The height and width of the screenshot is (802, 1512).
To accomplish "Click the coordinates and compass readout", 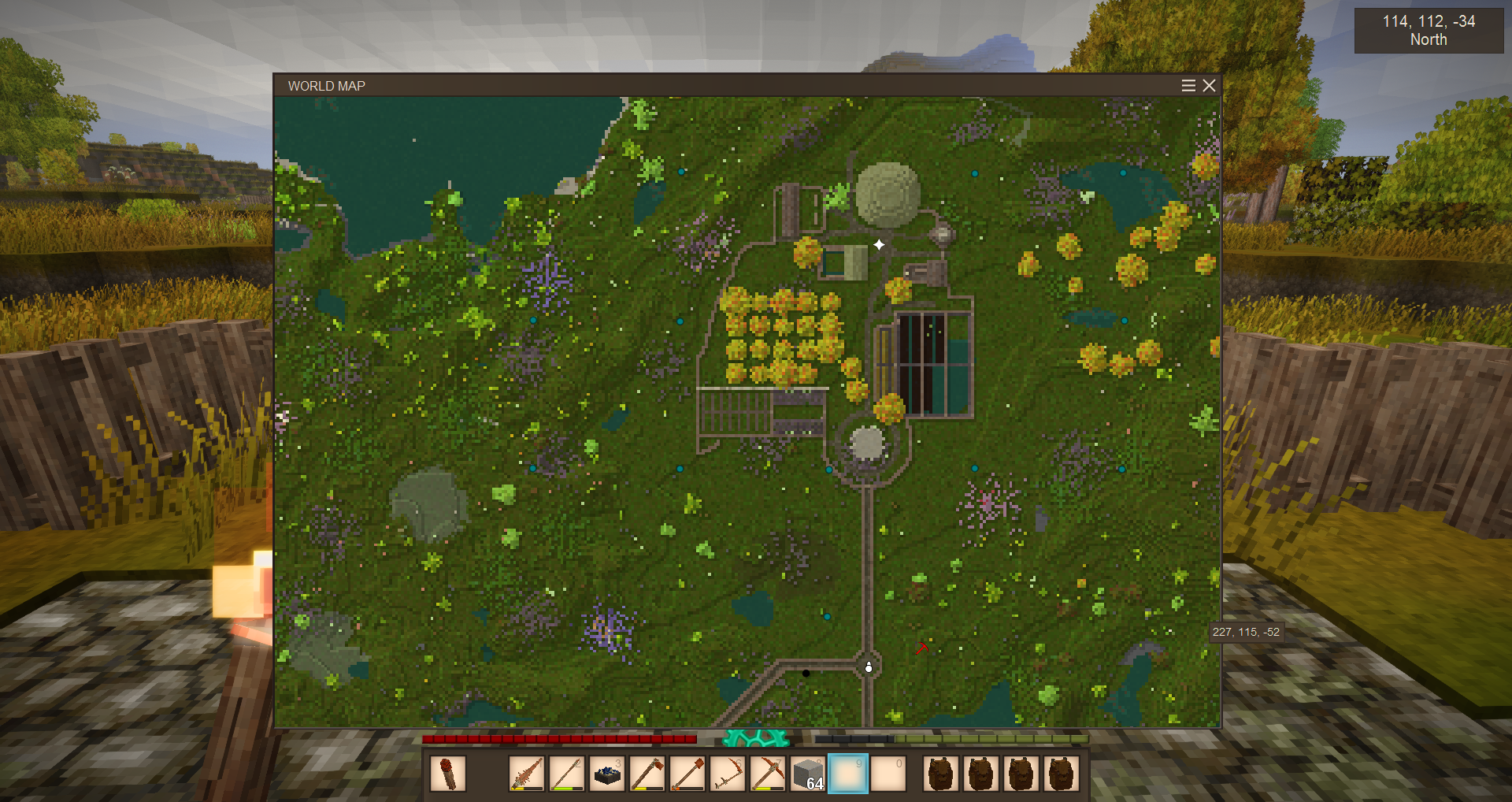I will point(1429,31).
